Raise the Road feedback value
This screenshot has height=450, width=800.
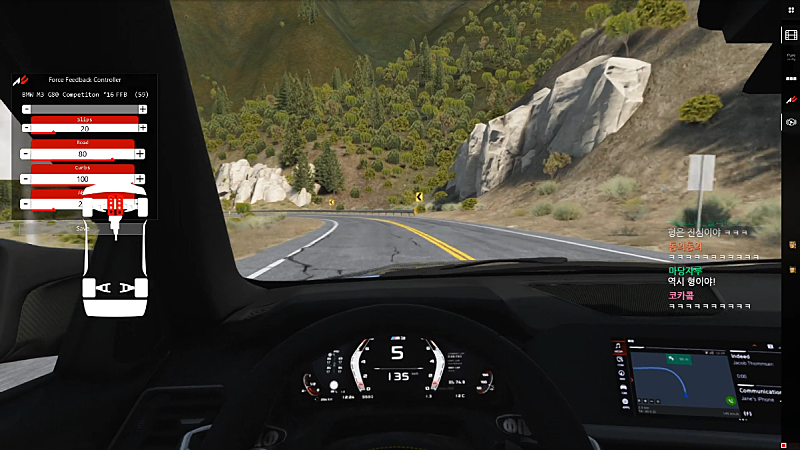tap(141, 154)
